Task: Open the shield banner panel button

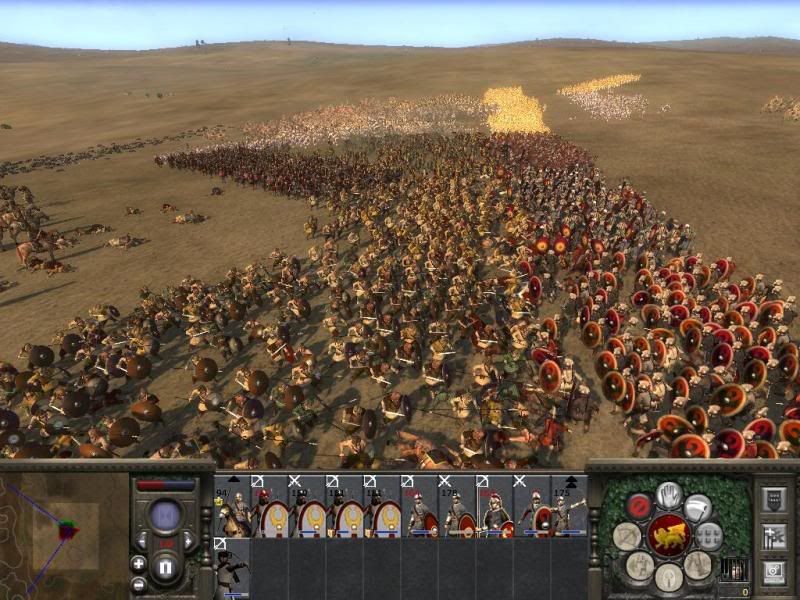Action: pyautogui.click(x=774, y=500)
